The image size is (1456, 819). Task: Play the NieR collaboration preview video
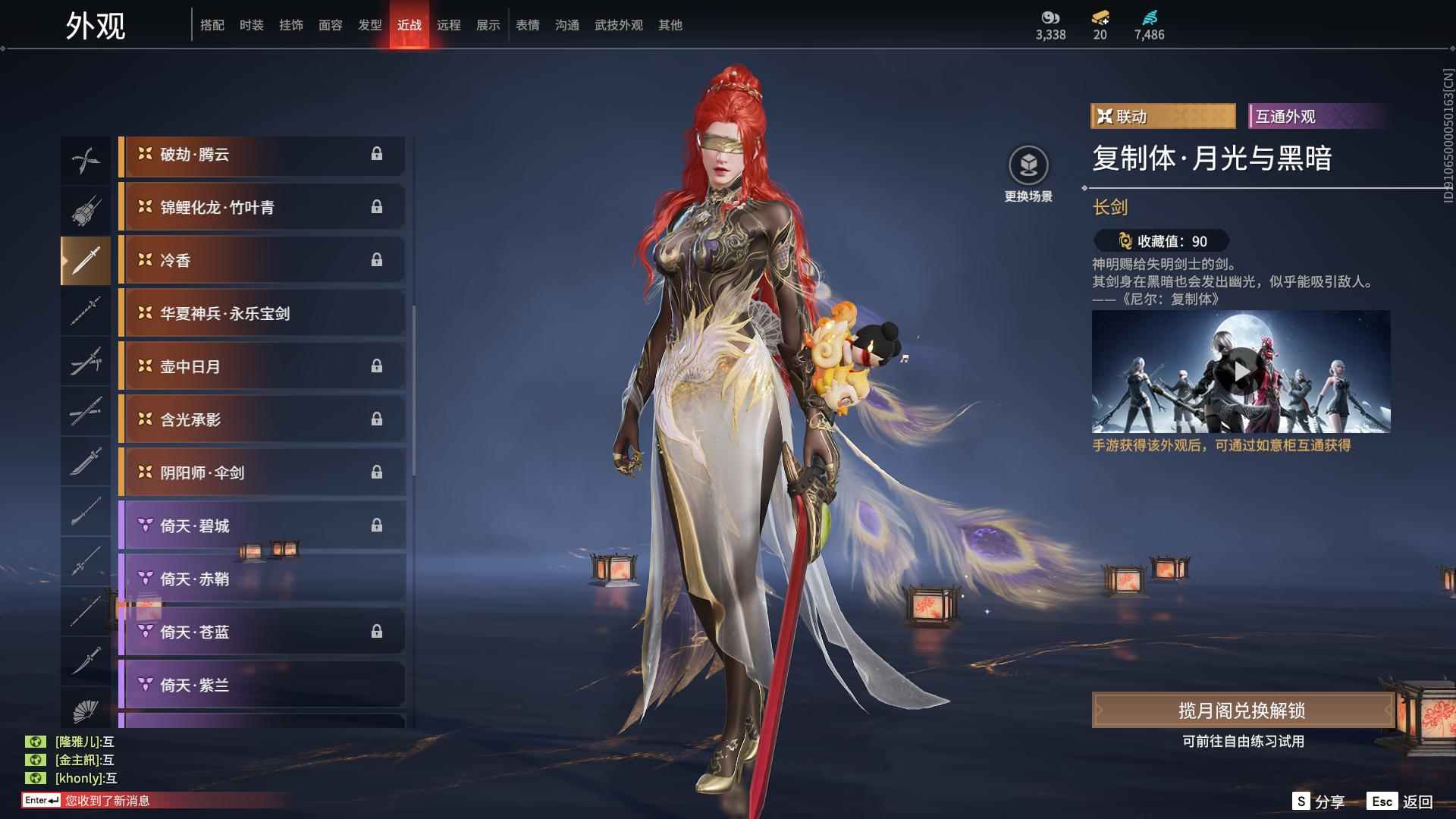click(x=1241, y=371)
